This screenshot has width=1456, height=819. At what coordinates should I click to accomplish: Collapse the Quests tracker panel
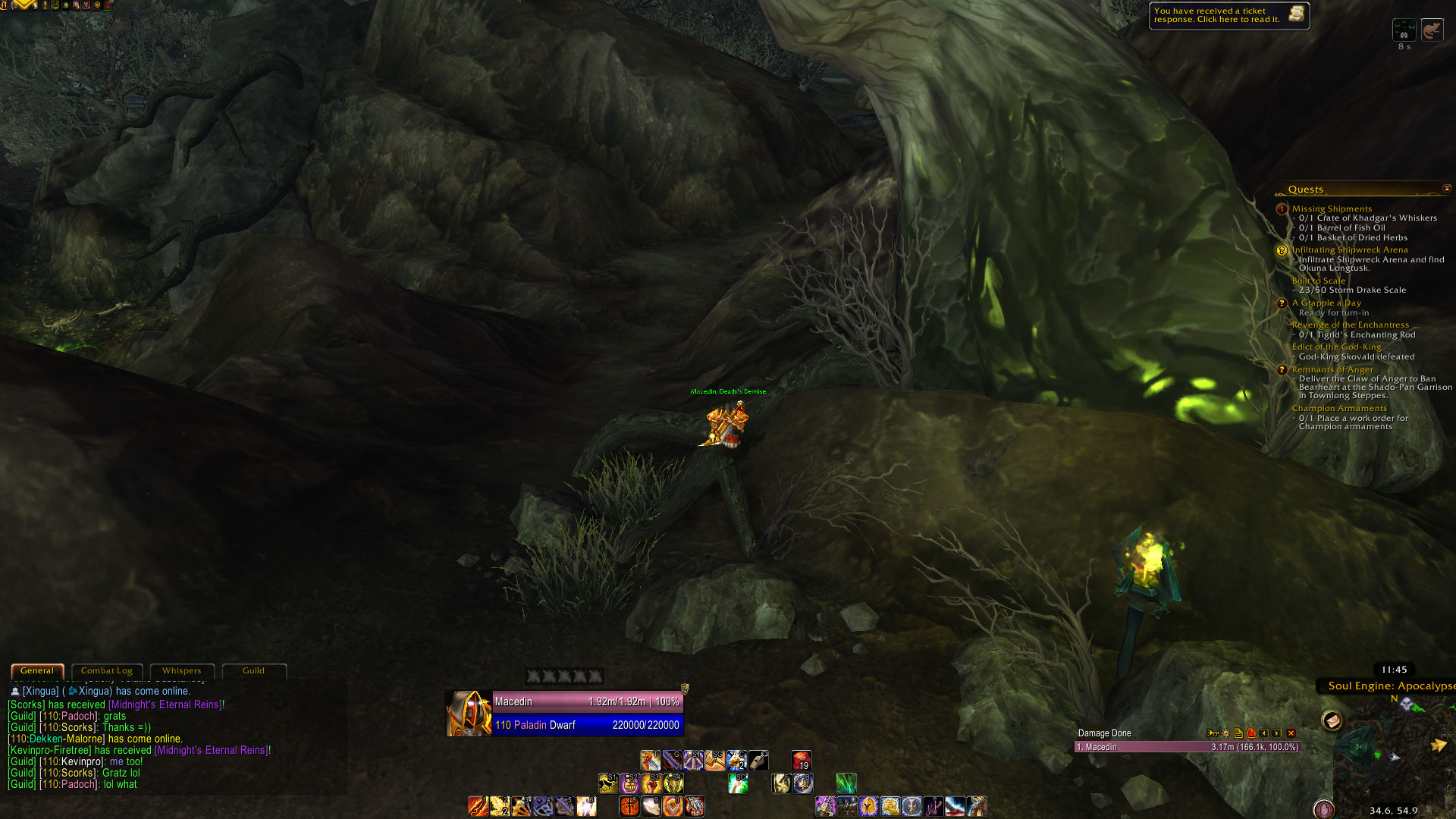pyautogui.click(x=1446, y=188)
